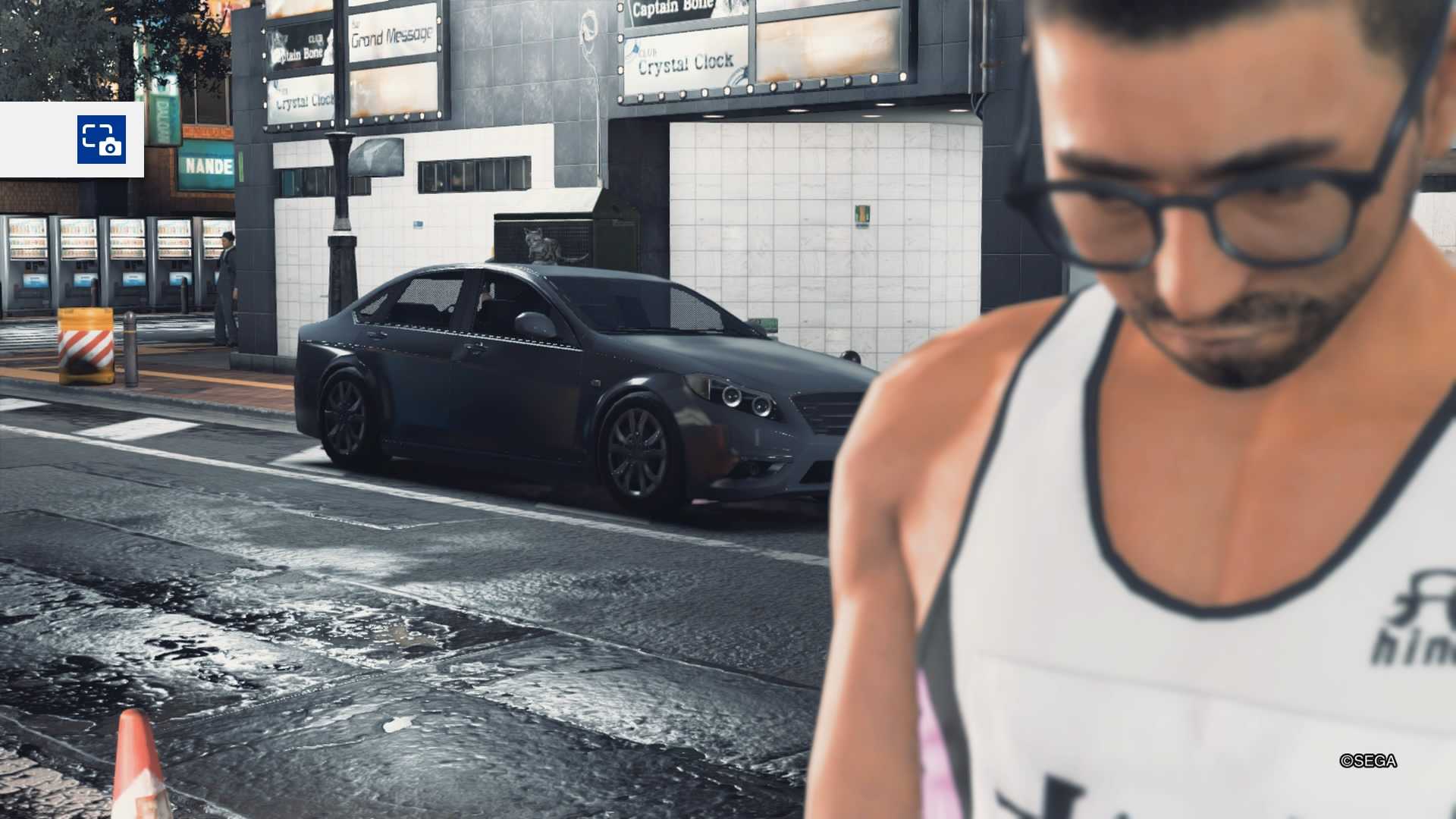Click the screenshot capture notification icon
Screen dimensions: 1456x819
(101, 140)
